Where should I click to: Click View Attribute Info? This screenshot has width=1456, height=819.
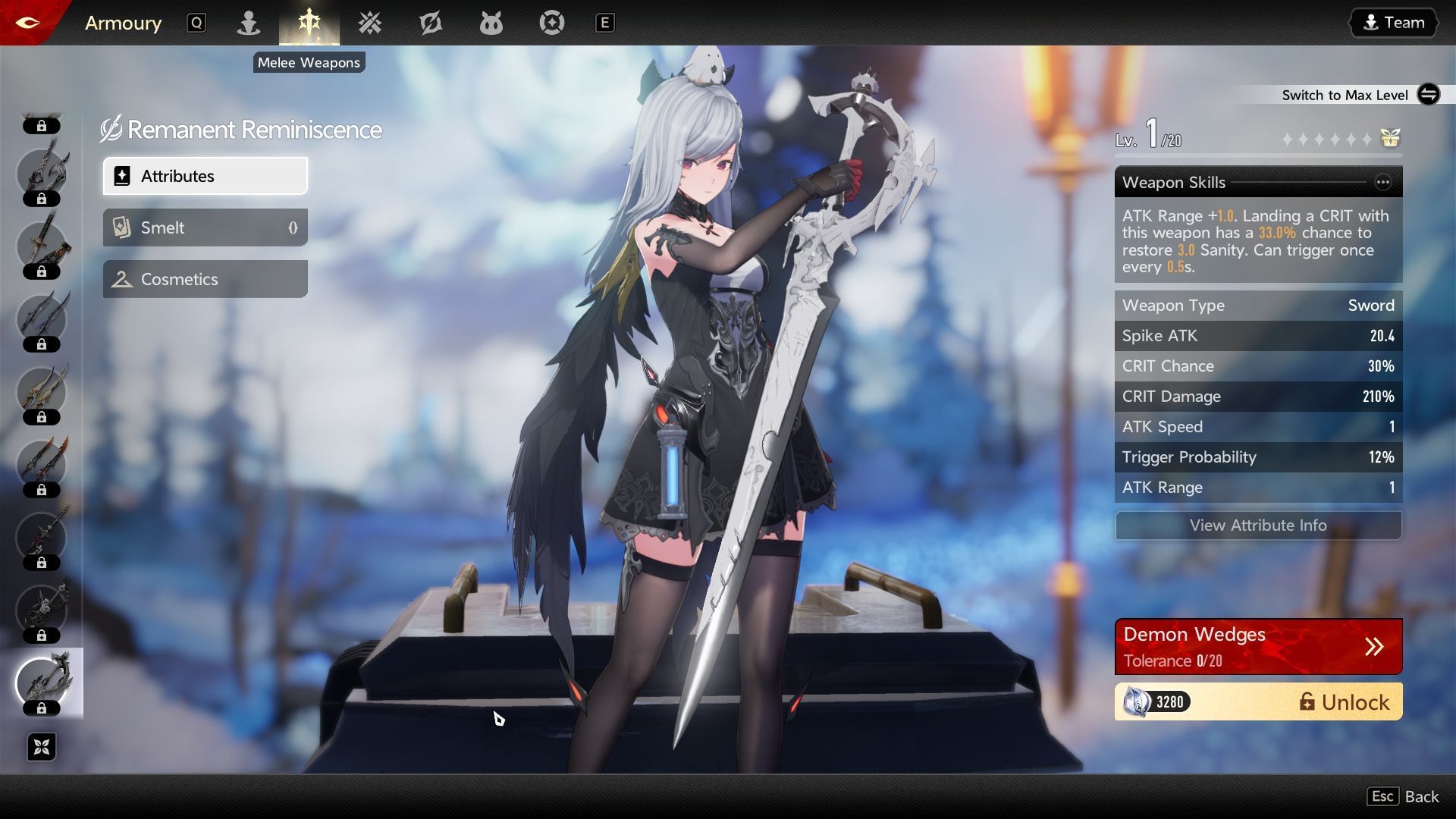1258,526
